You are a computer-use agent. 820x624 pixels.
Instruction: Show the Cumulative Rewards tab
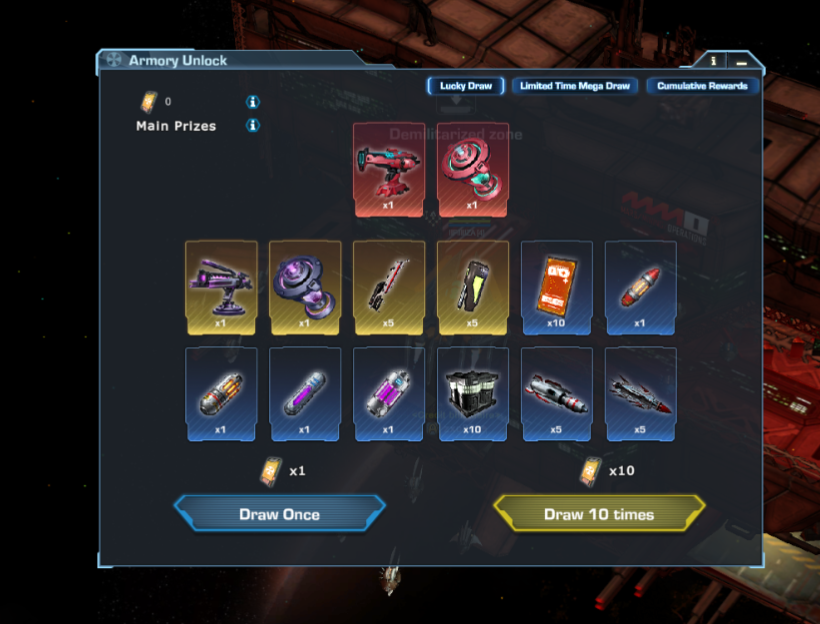click(703, 86)
